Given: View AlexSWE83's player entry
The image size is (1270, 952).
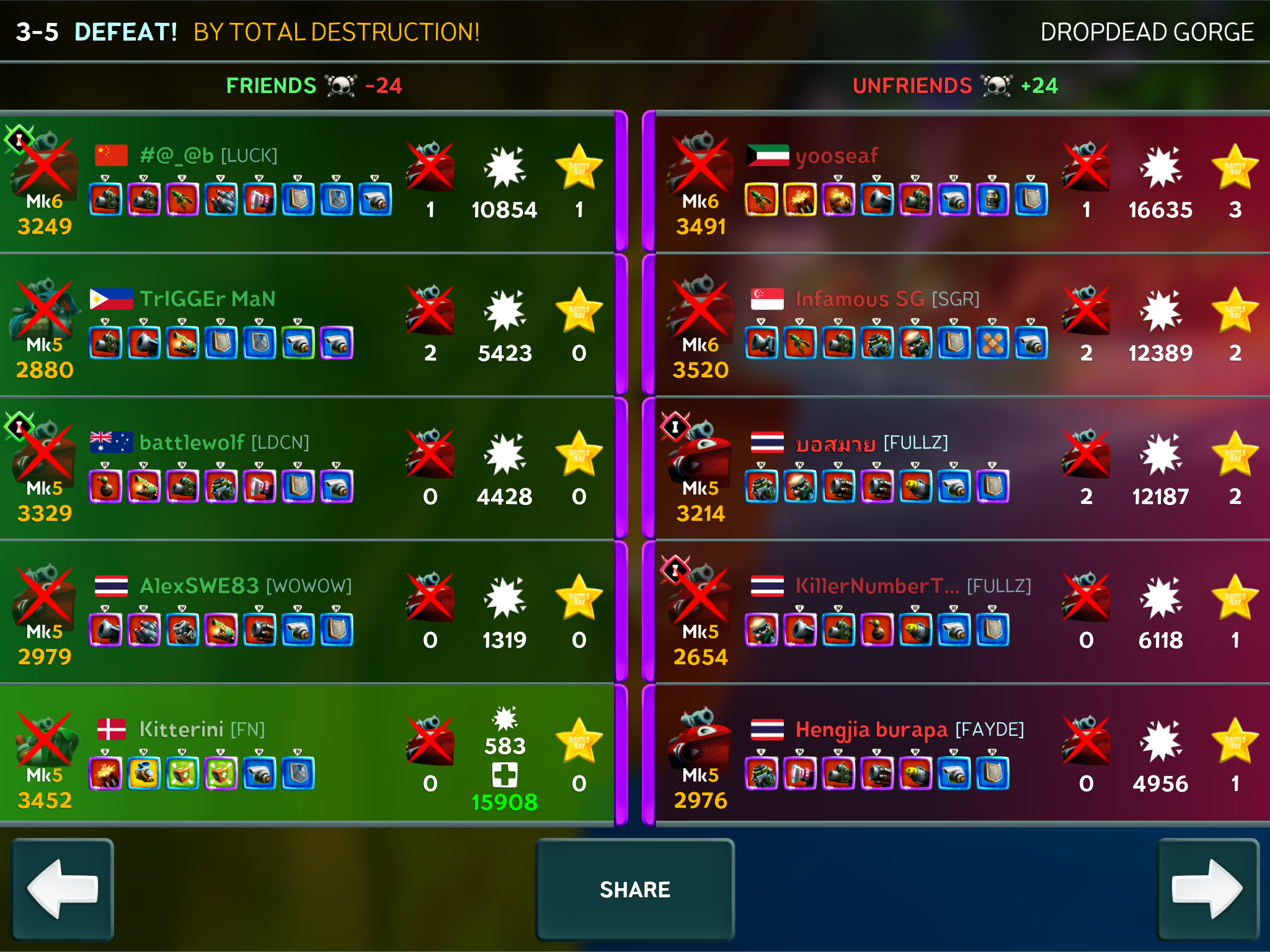Looking at the screenshot, I should click(x=198, y=586).
